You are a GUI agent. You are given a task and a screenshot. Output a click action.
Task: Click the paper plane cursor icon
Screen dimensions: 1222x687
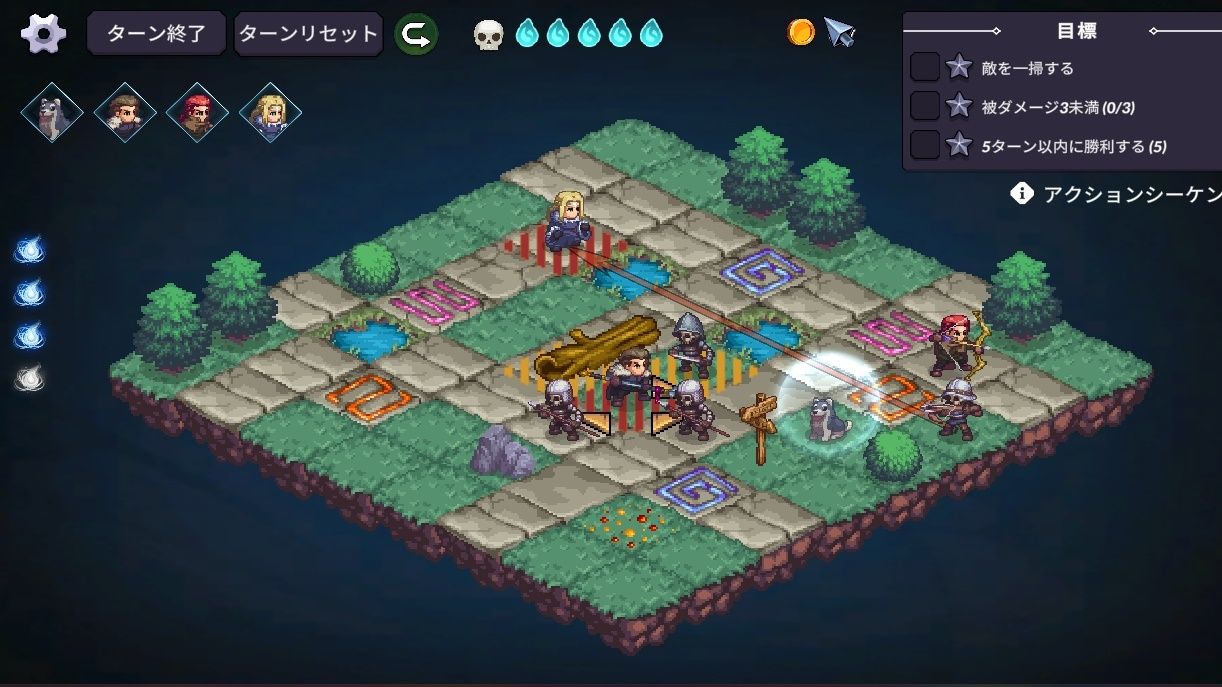click(x=839, y=34)
